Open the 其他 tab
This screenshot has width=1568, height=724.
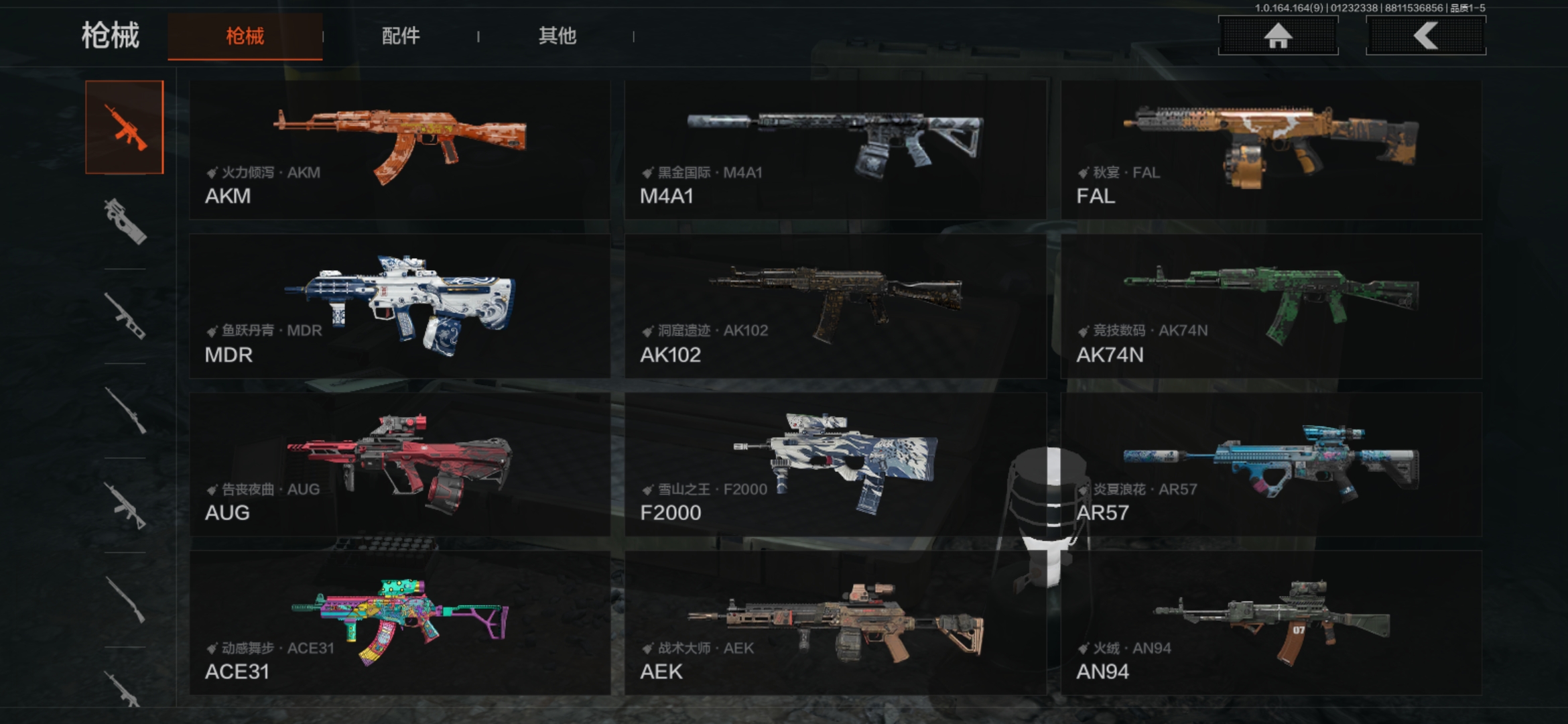click(557, 36)
